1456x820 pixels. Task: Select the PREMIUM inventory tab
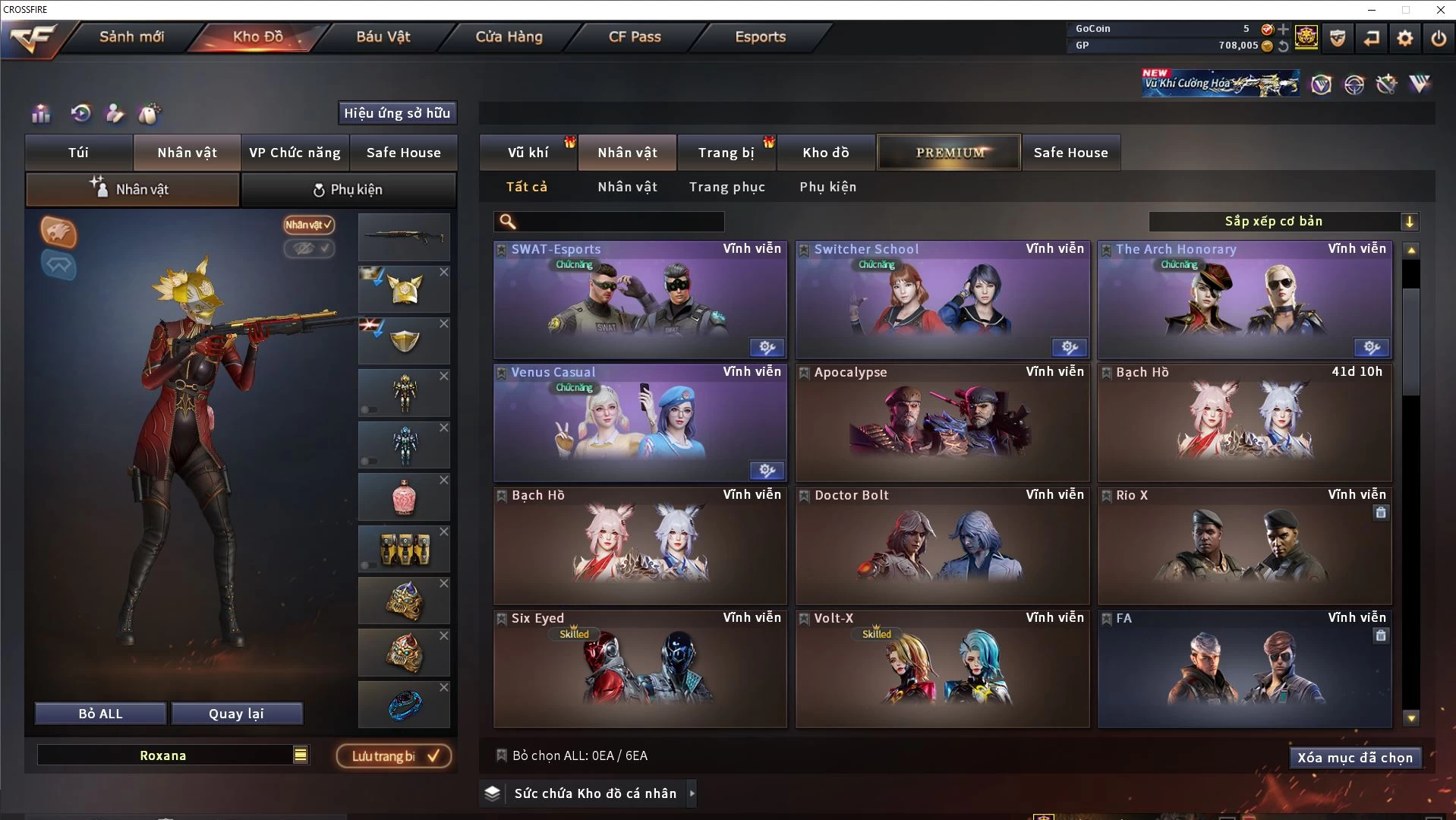pyautogui.click(x=949, y=153)
